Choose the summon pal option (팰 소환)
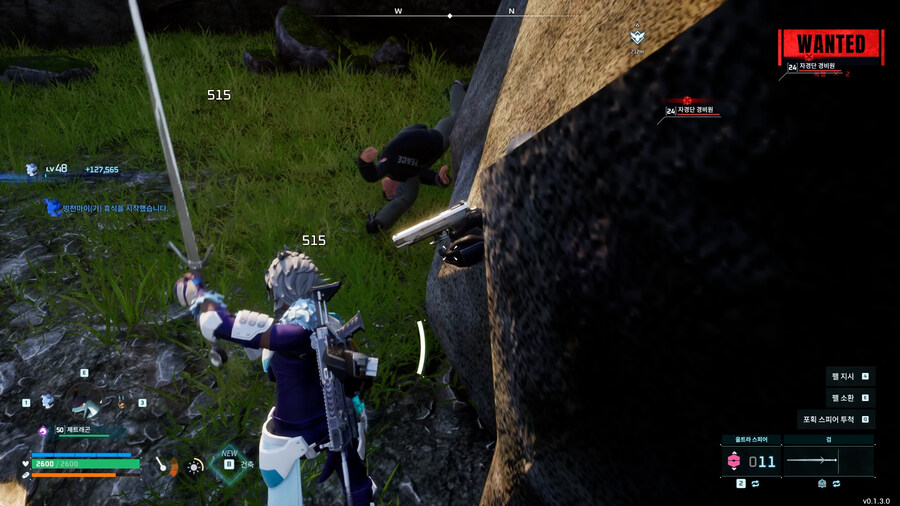900x506 pixels. coord(850,397)
